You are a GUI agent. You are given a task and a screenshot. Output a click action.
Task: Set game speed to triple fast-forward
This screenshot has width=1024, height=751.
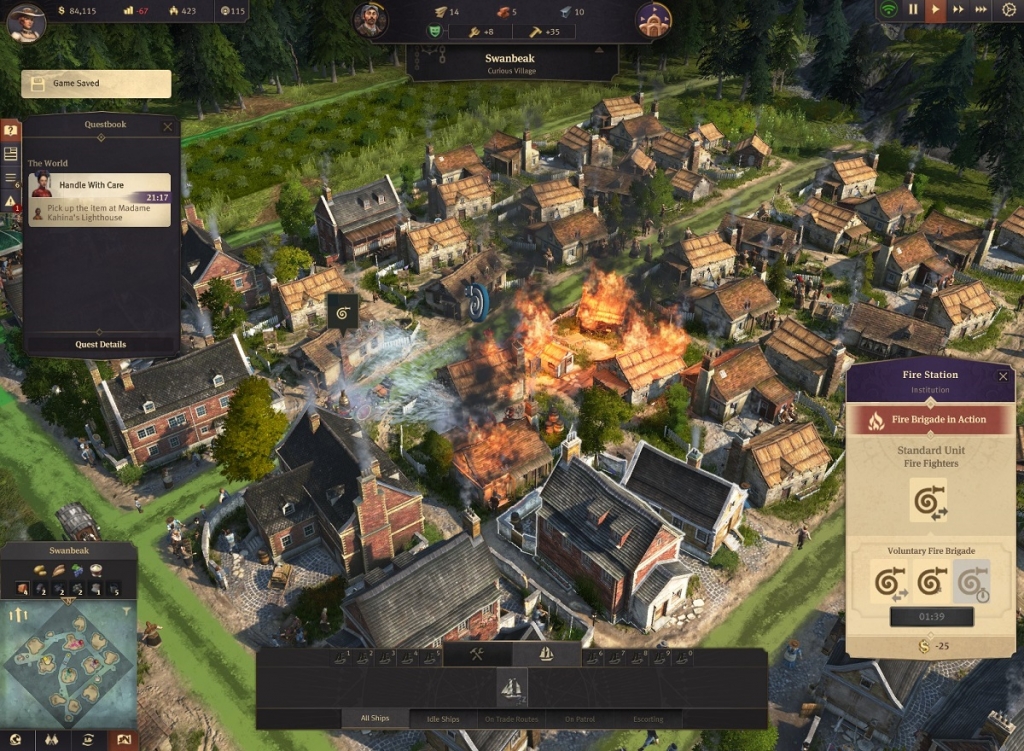(x=982, y=10)
